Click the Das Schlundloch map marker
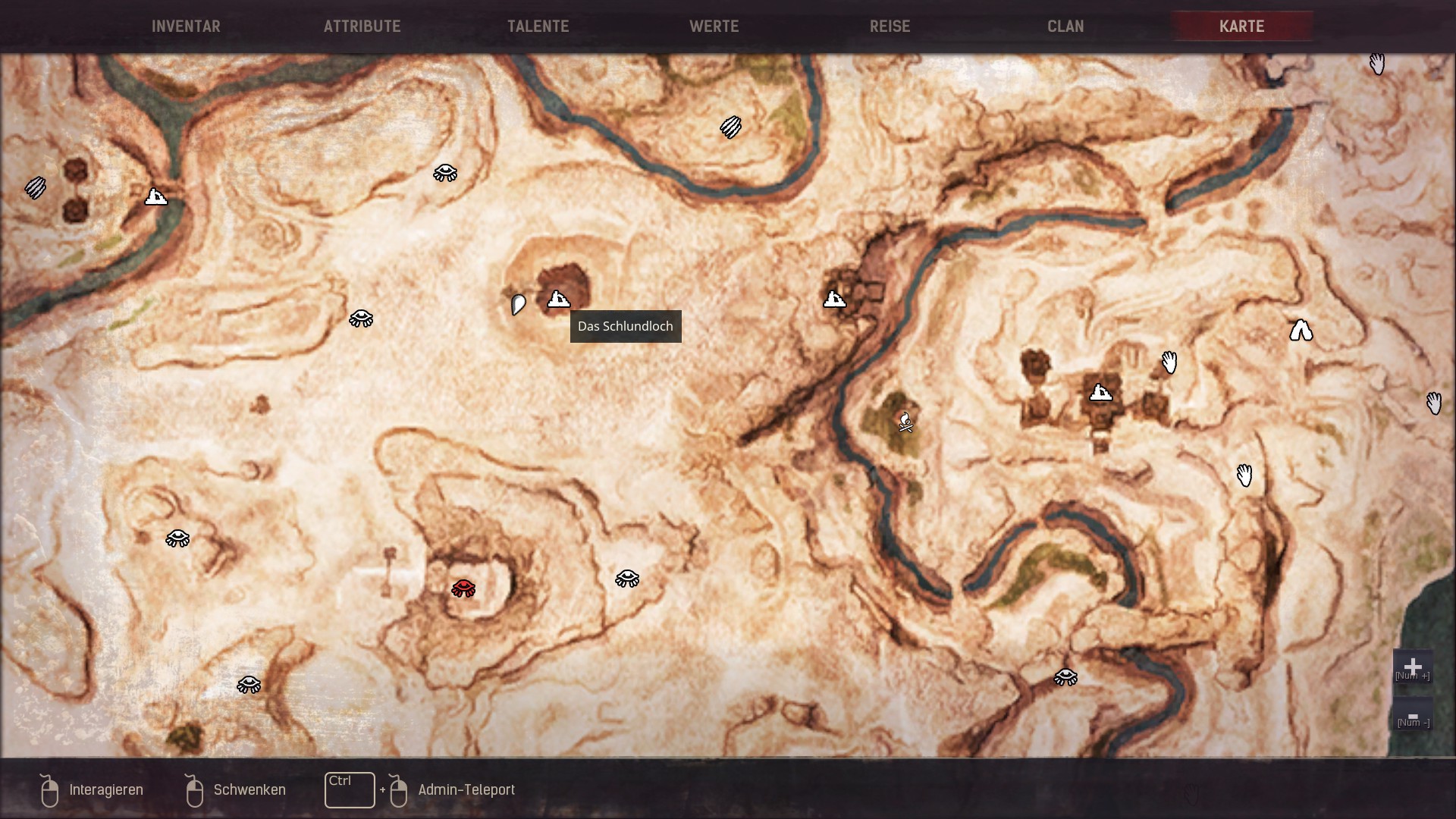This screenshot has height=819, width=1456. (x=559, y=300)
